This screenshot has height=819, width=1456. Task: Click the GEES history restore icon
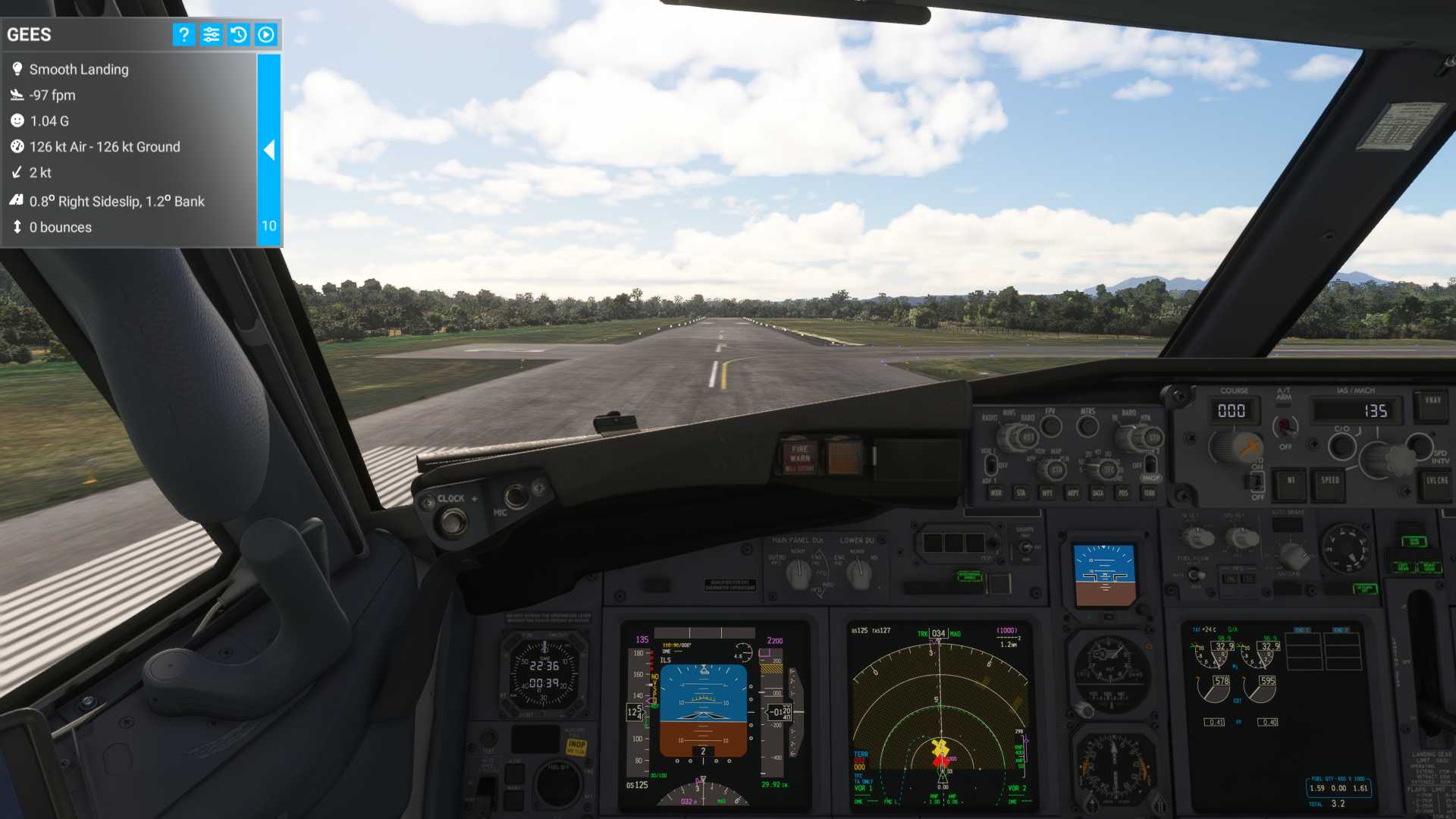(x=238, y=34)
